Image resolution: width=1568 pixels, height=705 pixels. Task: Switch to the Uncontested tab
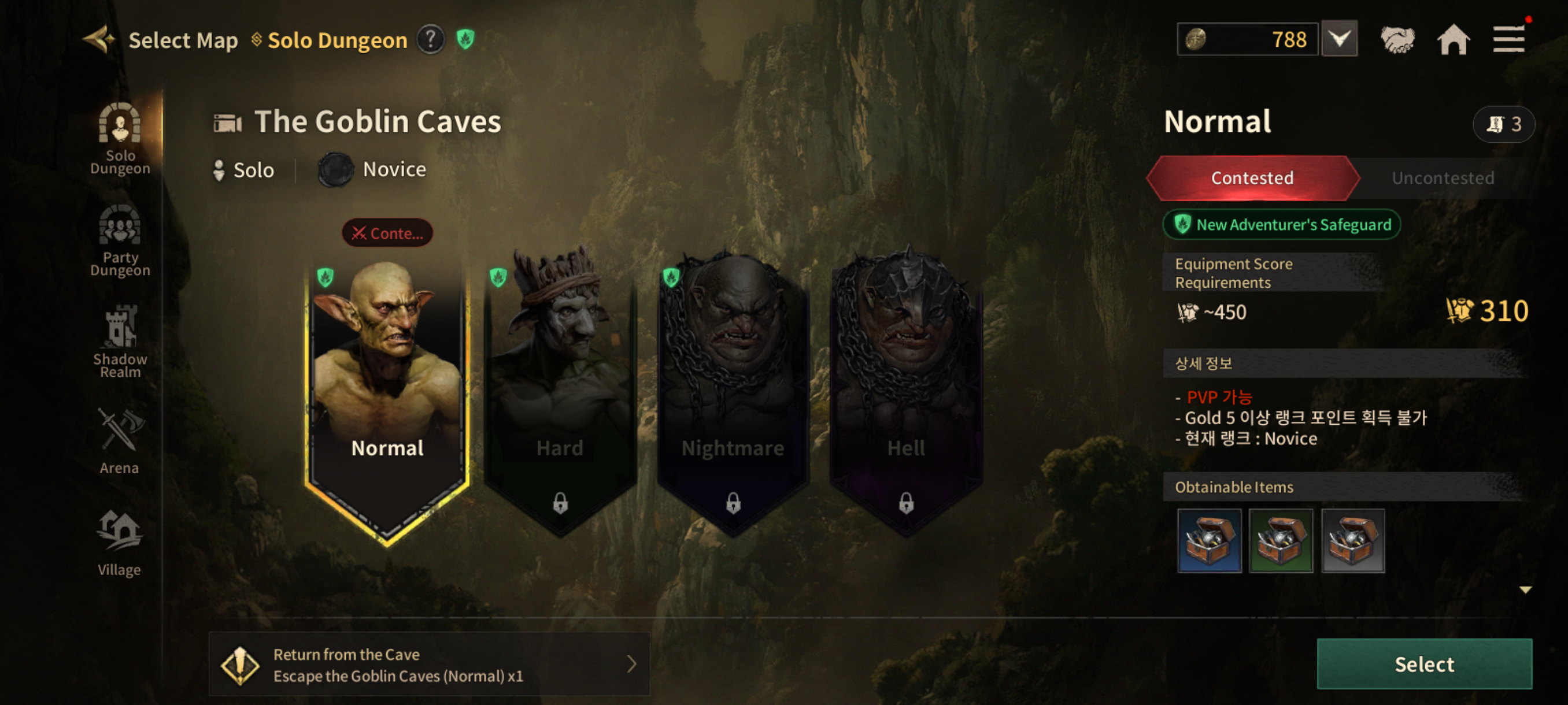(x=1443, y=177)
